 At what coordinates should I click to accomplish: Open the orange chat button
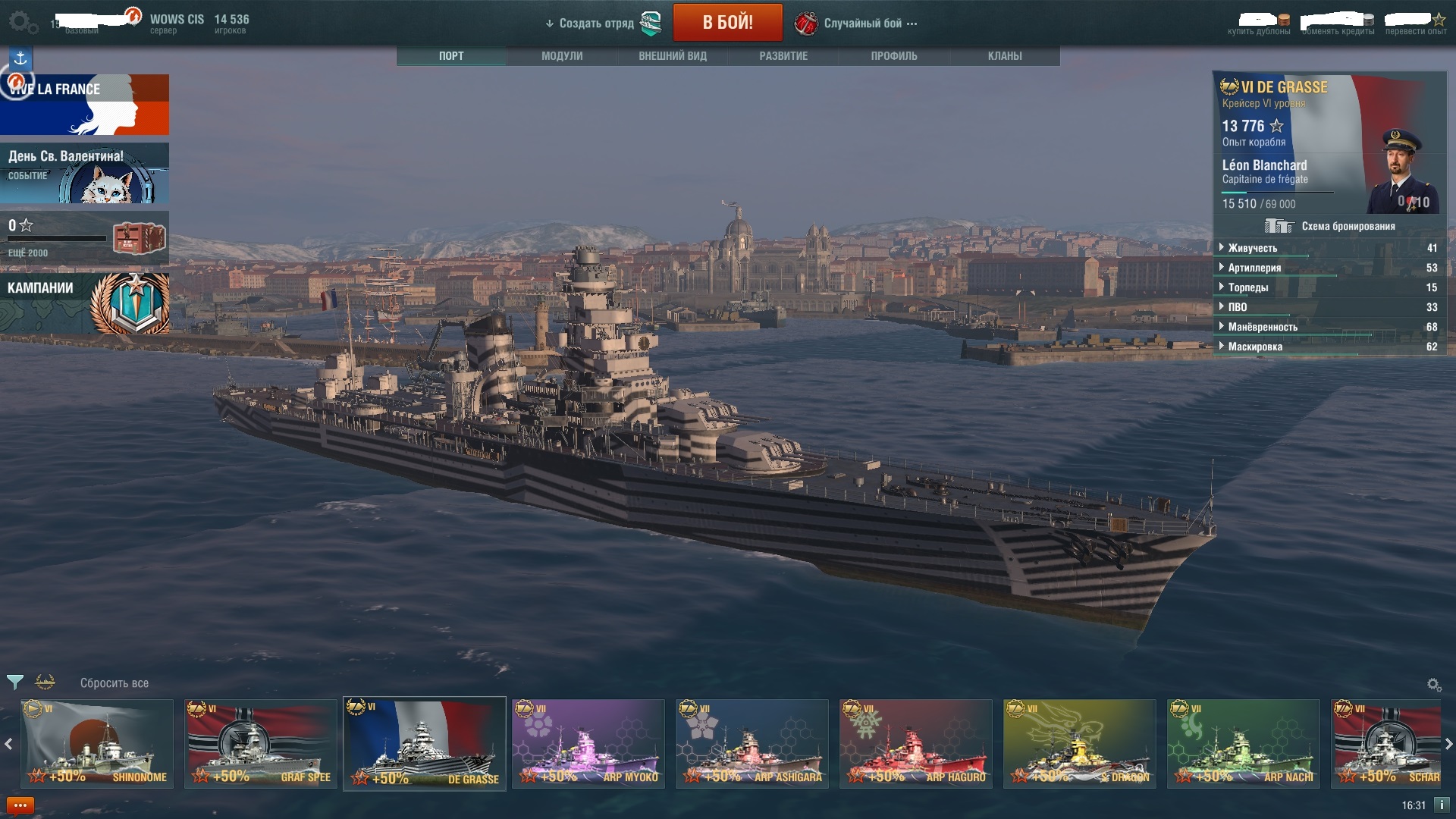tap(20, 805)
